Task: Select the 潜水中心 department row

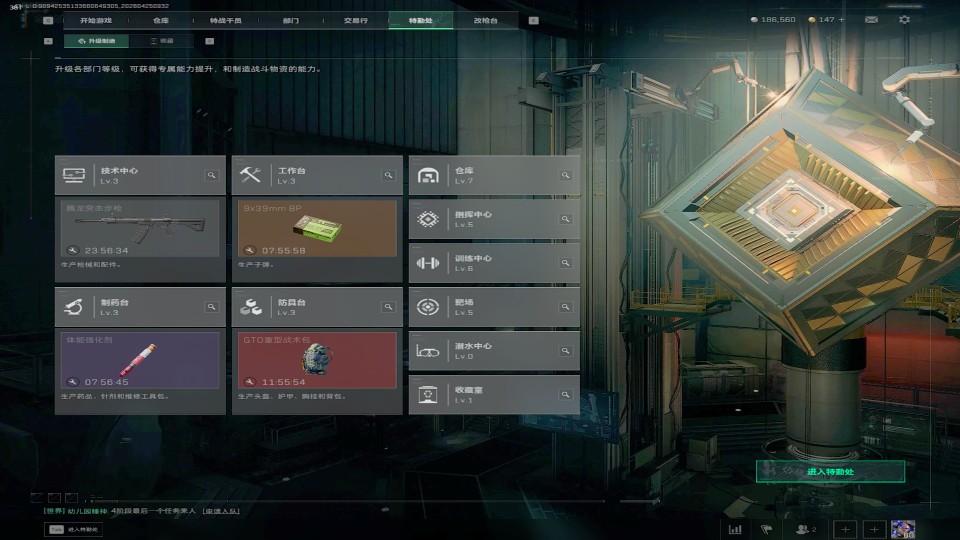Action: click(x=494, y=351)
